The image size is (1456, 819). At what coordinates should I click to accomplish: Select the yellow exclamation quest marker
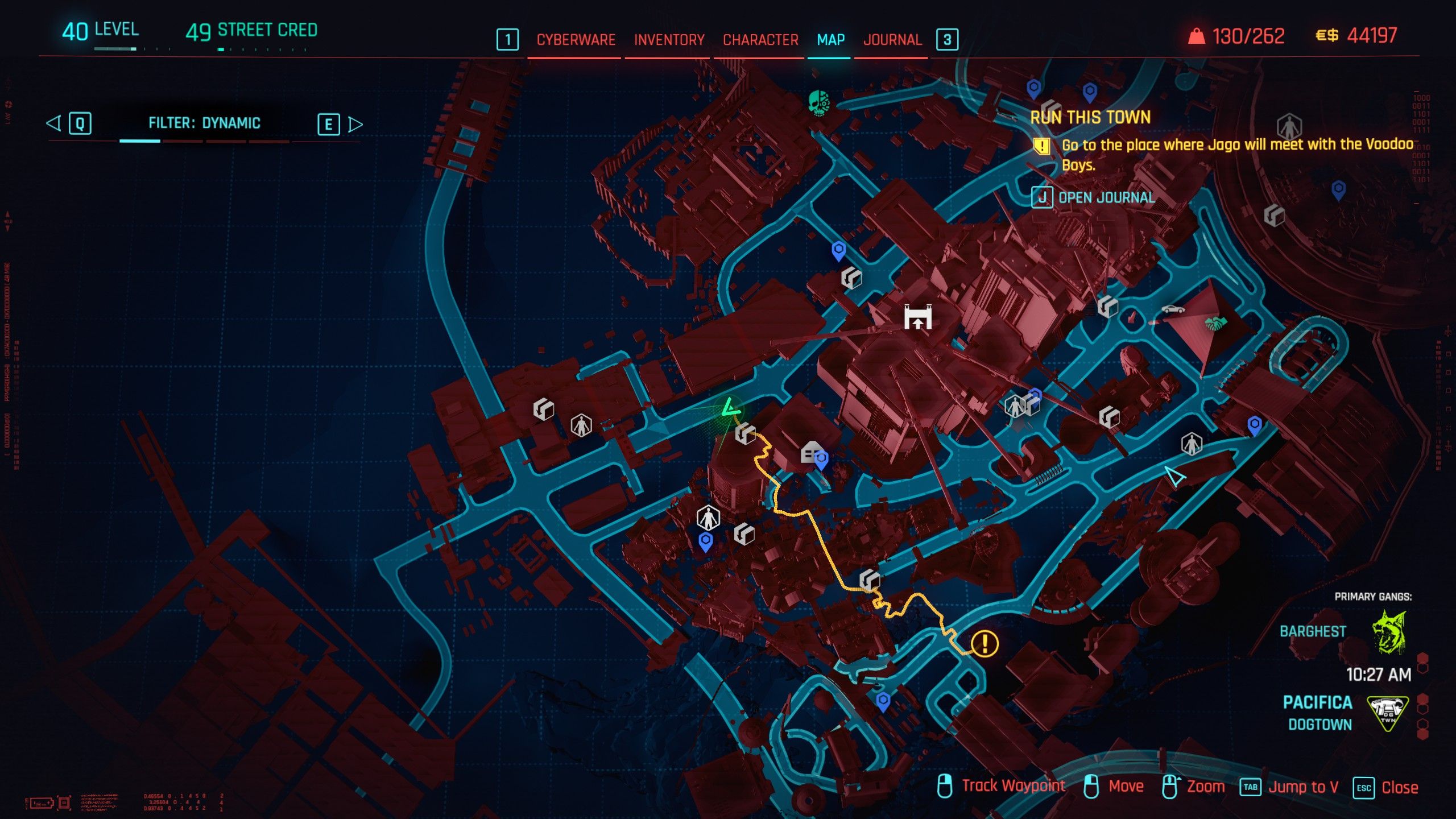tap(985, 644)
